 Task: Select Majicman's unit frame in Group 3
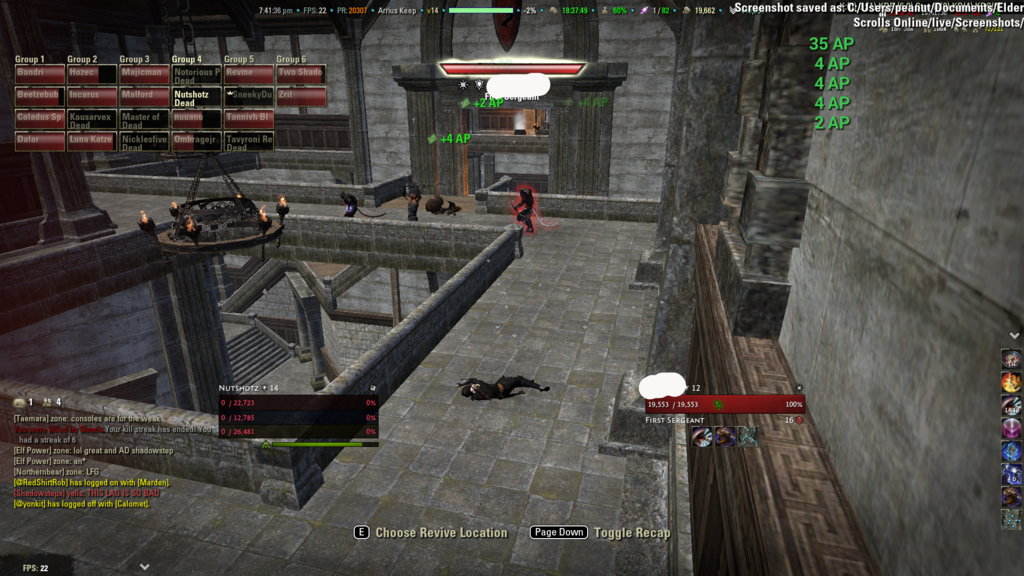point(144,73)
